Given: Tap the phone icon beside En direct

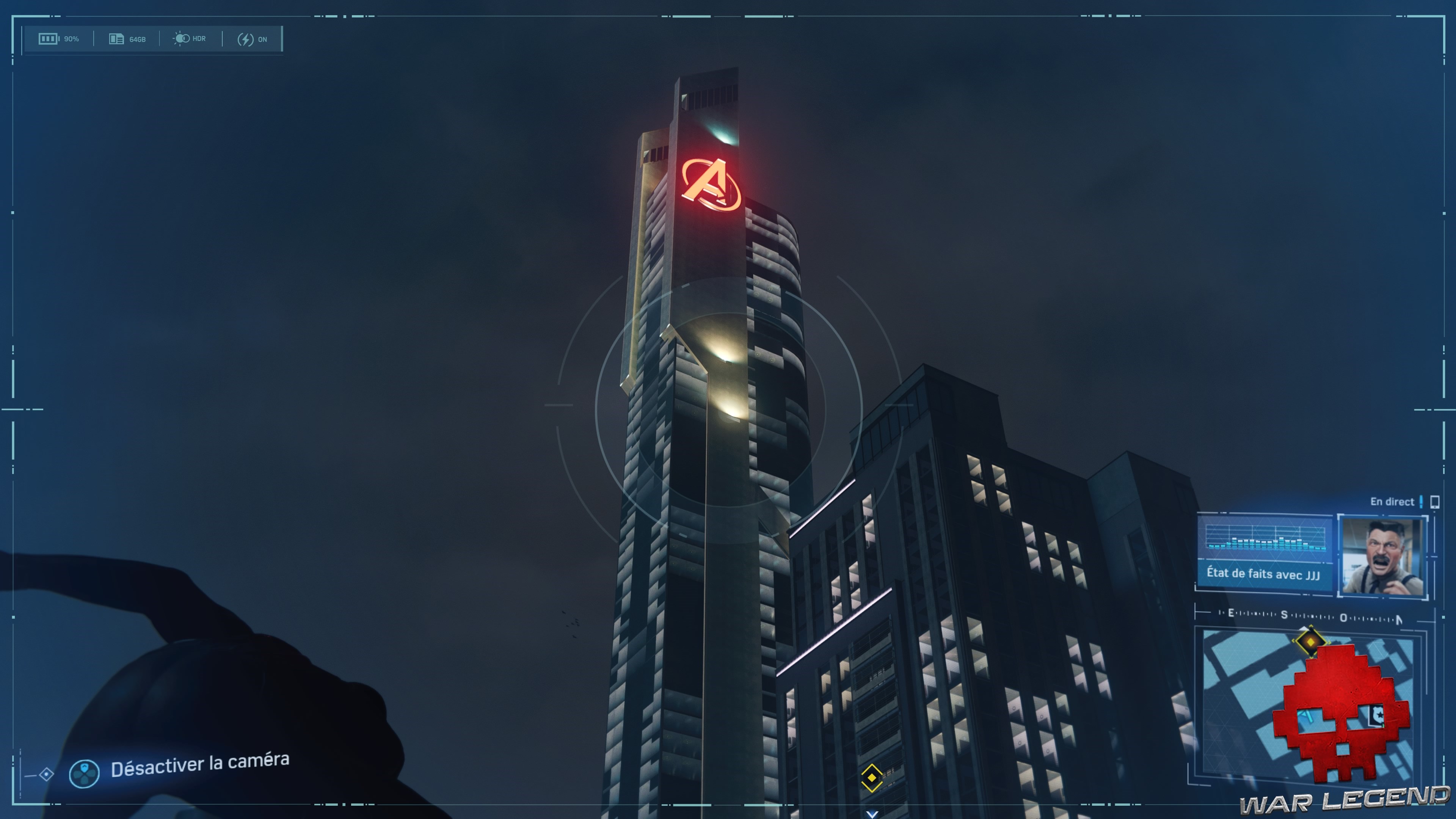Looking at the screenshot, I should pyautogui.click(x=1436, y=502).
